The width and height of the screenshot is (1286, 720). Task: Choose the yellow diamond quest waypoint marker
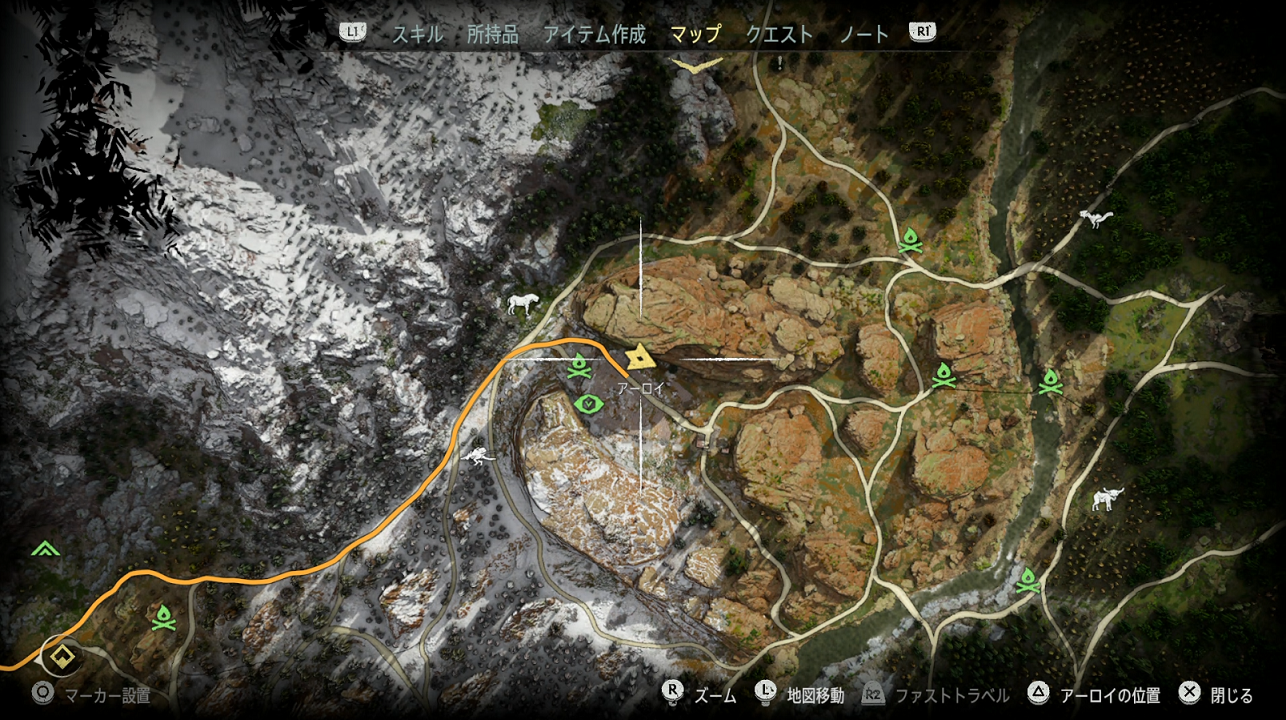[x=63, y=658]
